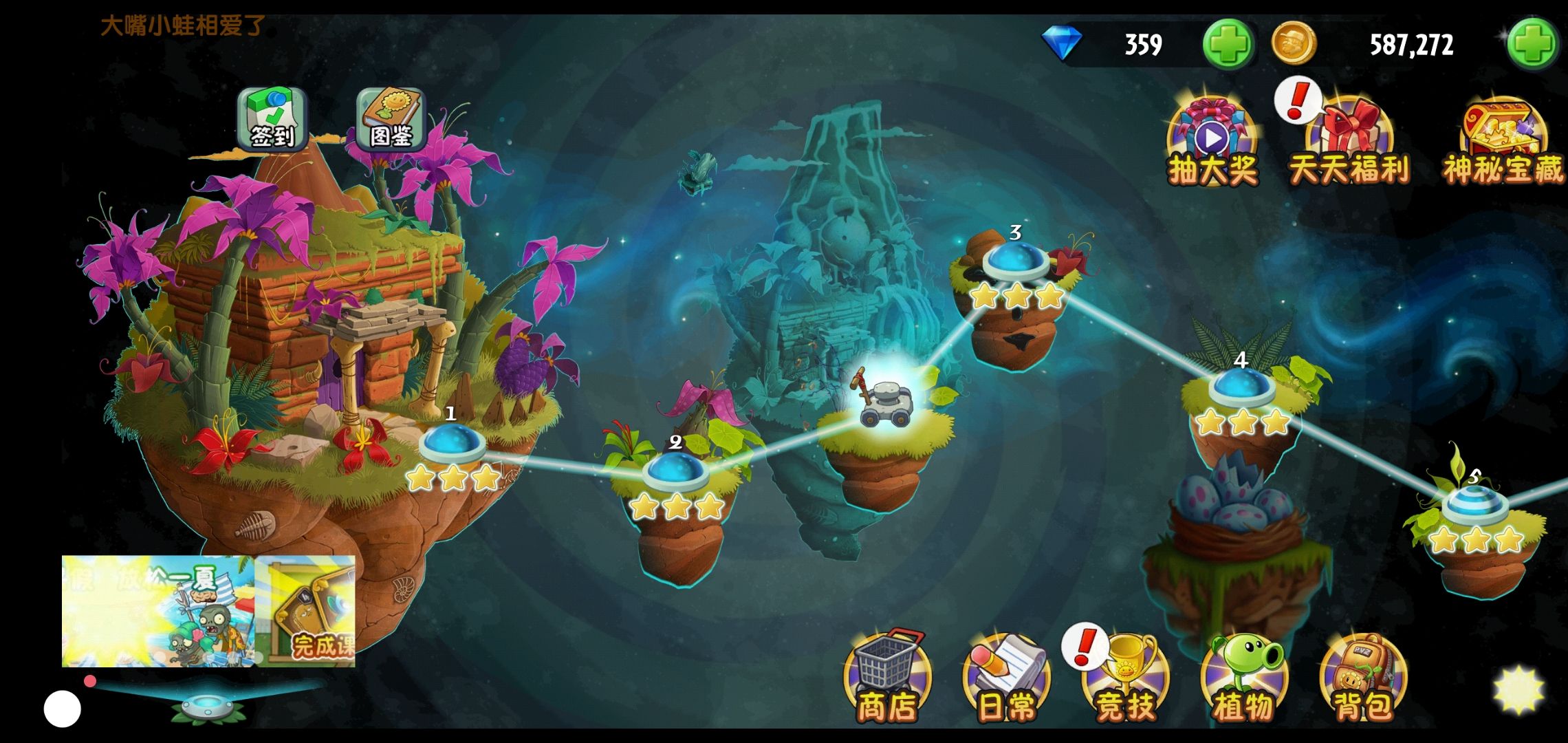
Task: Select level 2 node
Action: (x=675, y=472)
